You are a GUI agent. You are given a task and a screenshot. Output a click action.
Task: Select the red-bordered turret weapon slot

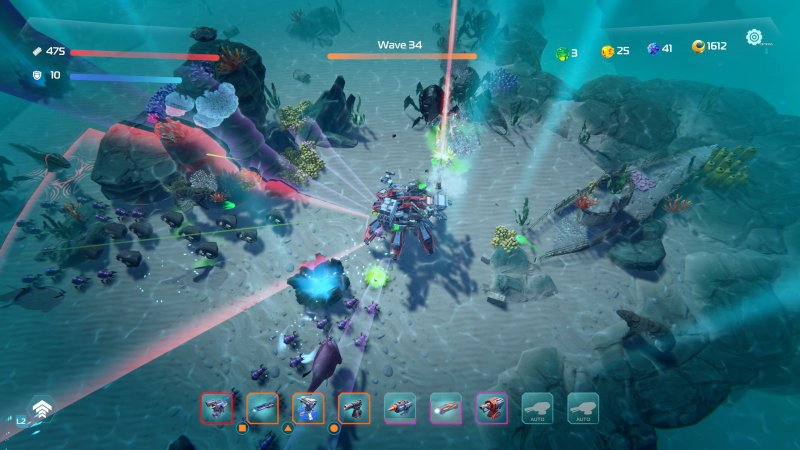point(216,407)
